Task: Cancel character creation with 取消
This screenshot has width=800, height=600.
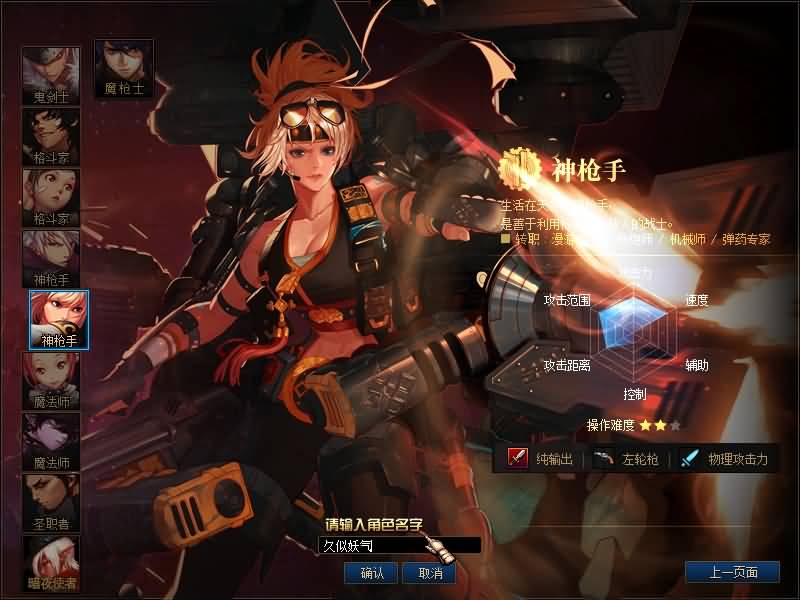Action: click(x=430, y=573)
